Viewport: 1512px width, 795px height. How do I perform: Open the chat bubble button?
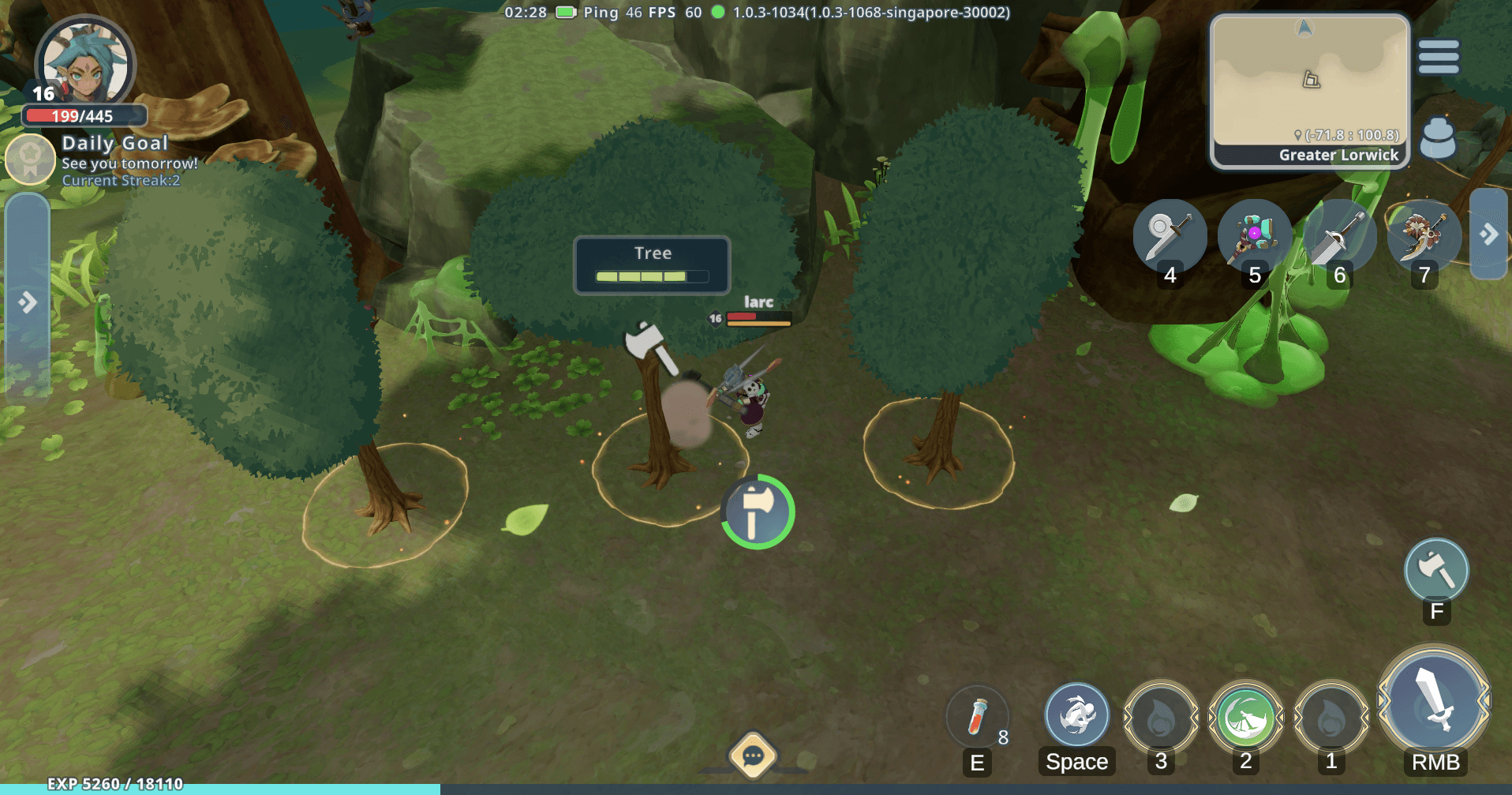coord(753,756)
